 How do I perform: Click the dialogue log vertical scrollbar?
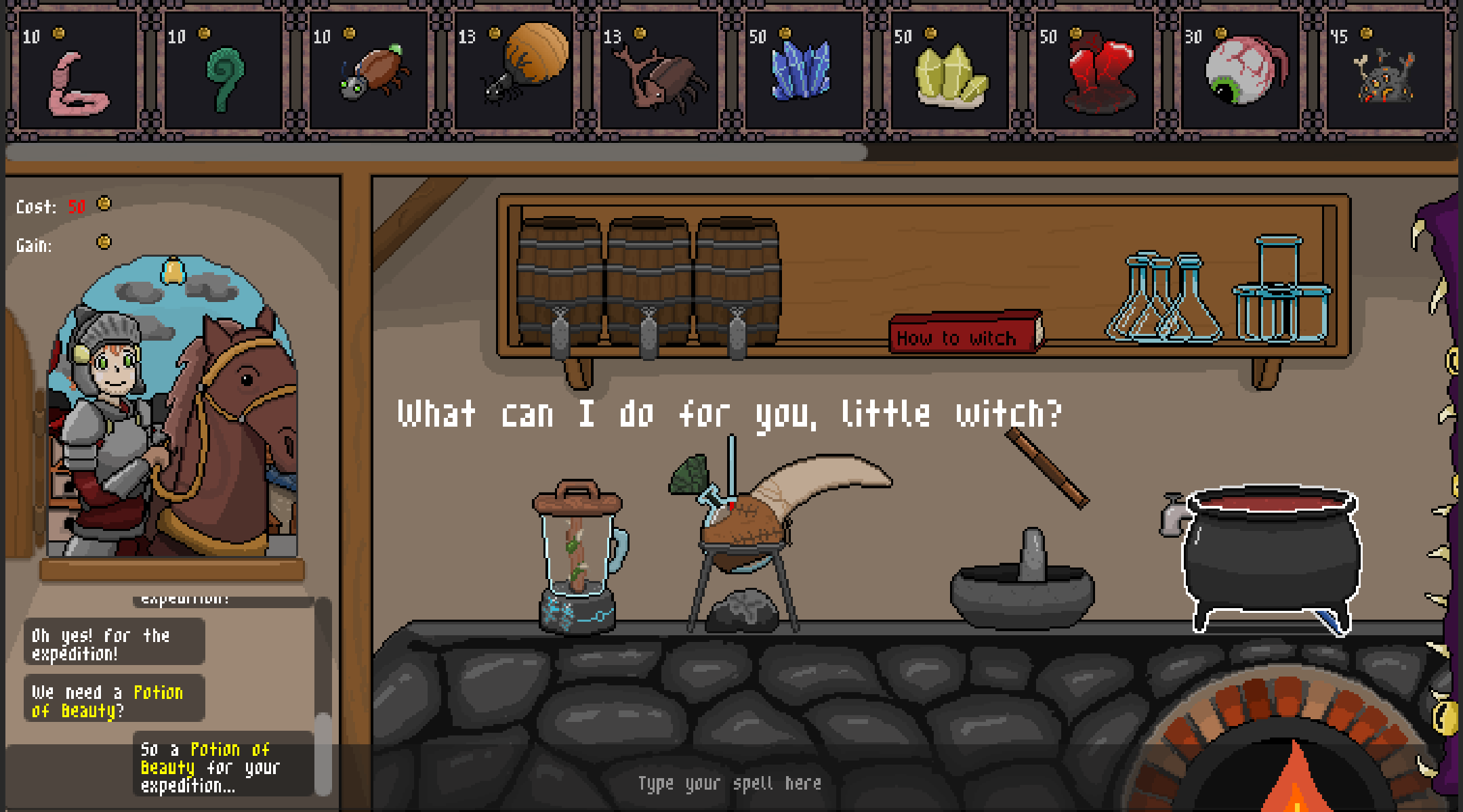(323, 752)
